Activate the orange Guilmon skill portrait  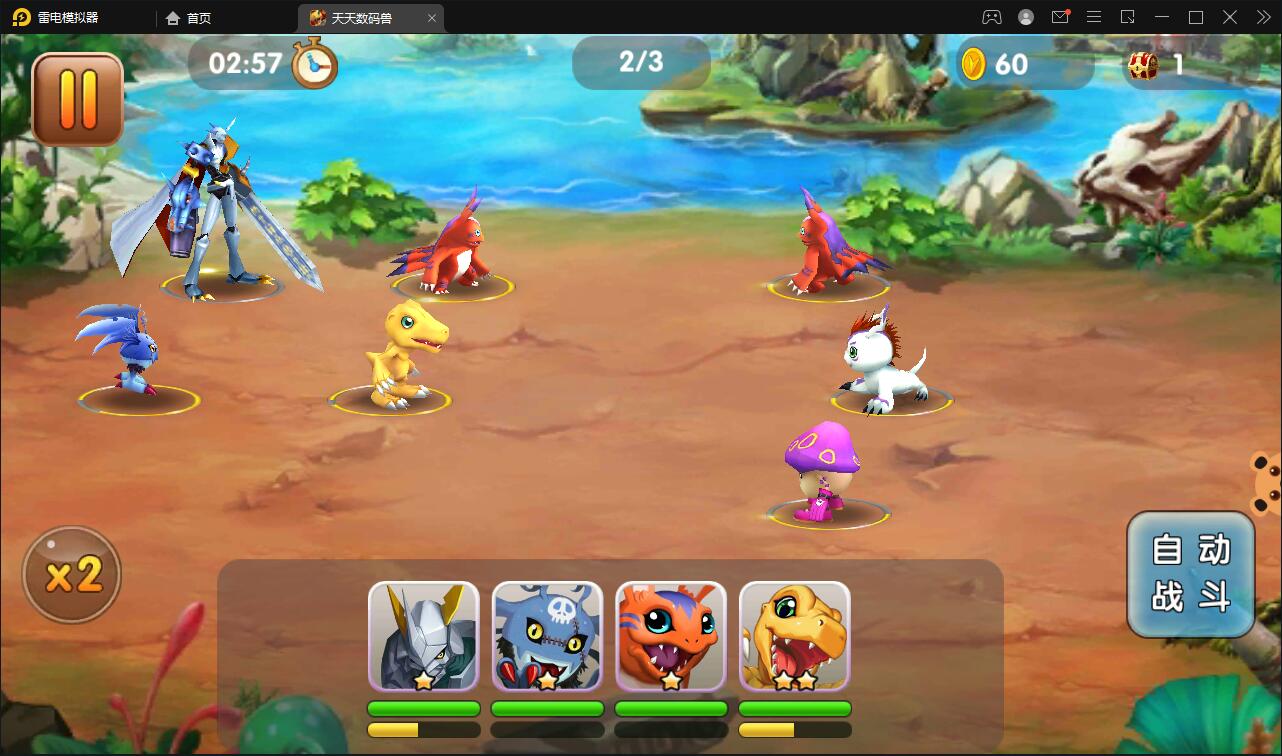671,636
